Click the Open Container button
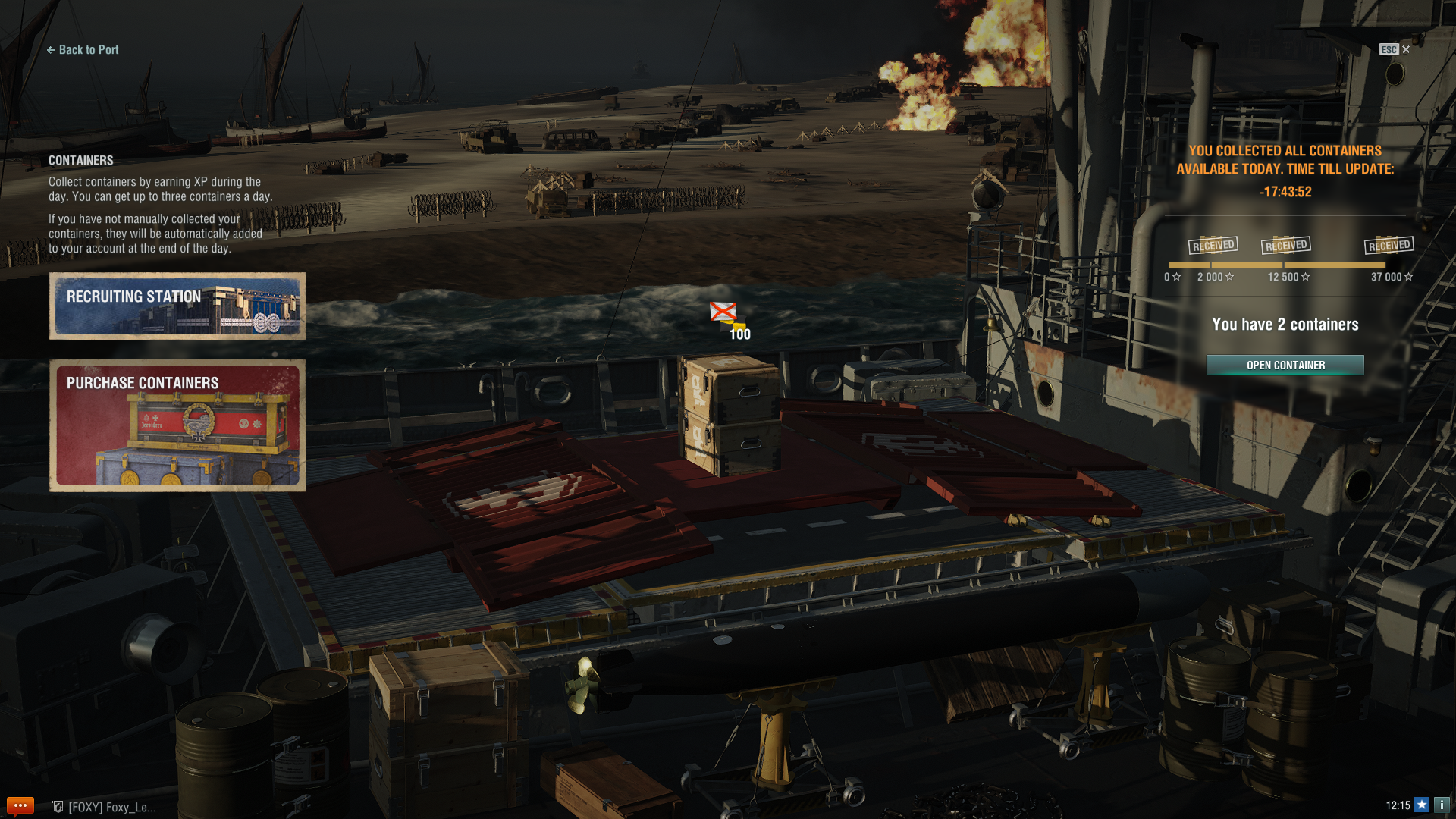 1285,366
